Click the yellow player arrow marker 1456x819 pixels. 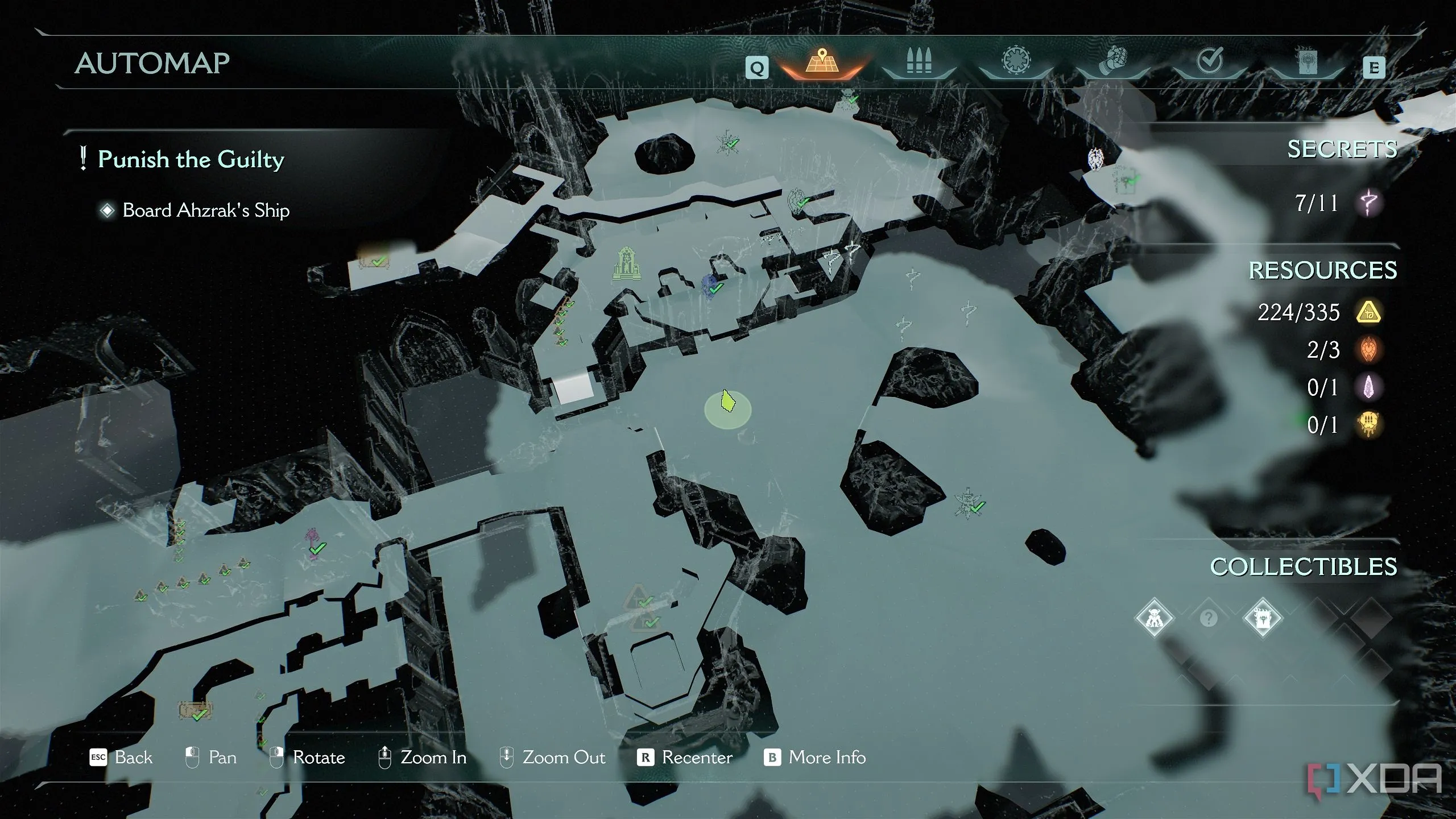click(x=727, y=402)
